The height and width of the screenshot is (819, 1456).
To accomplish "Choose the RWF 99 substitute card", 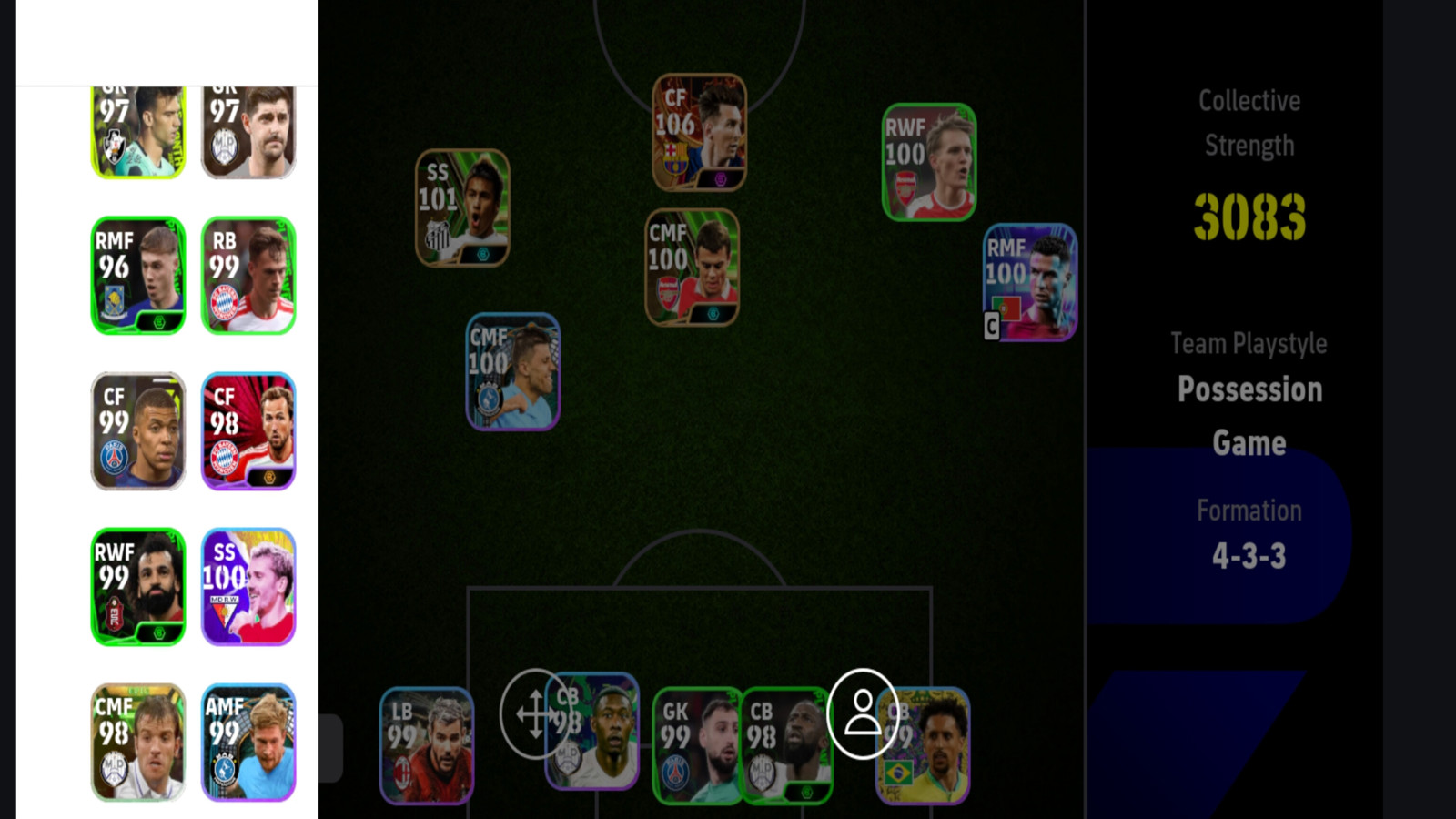I will 138,587.
